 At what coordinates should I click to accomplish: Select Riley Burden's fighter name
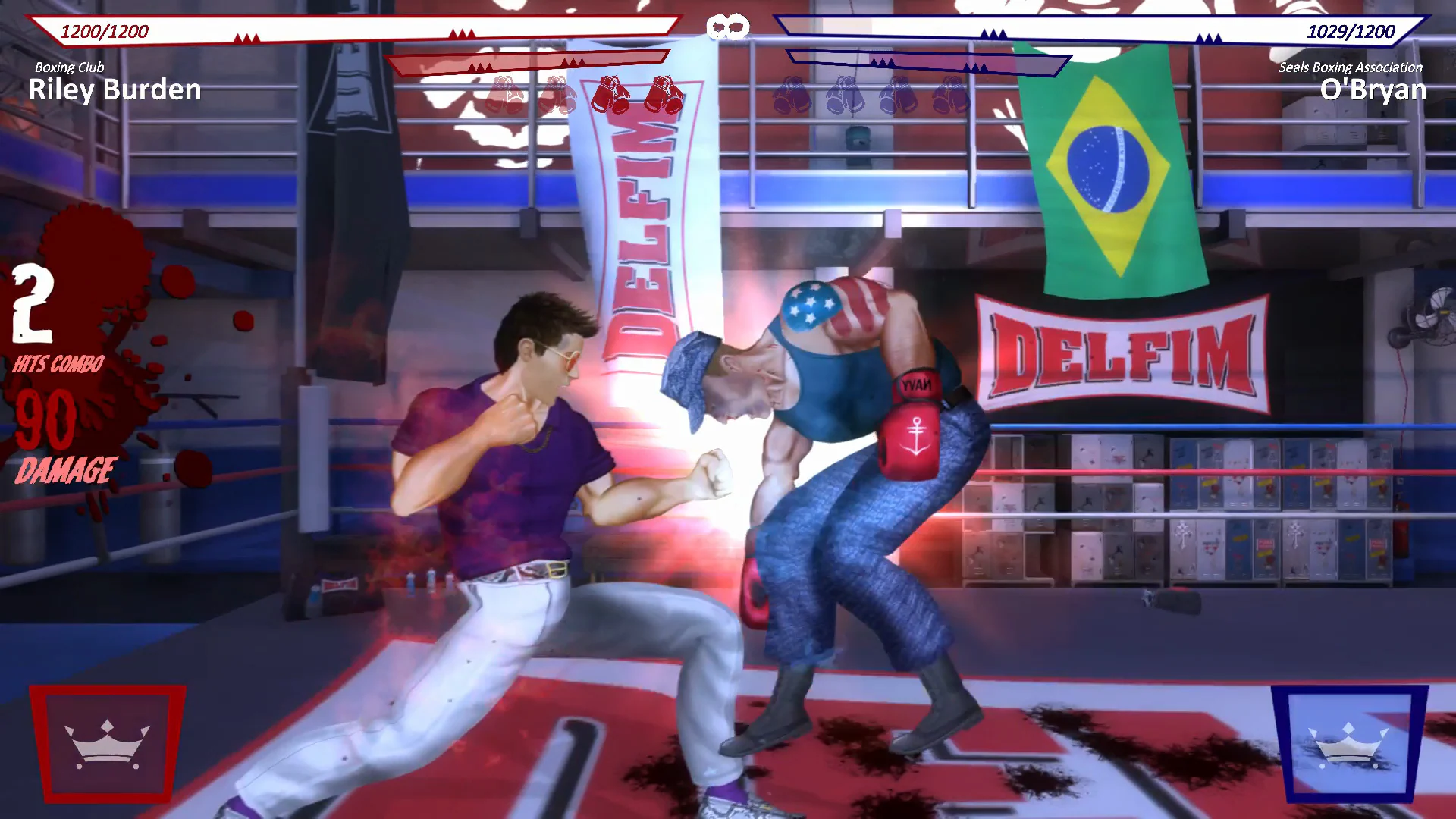pyautogui.click(x=115, y=91)
